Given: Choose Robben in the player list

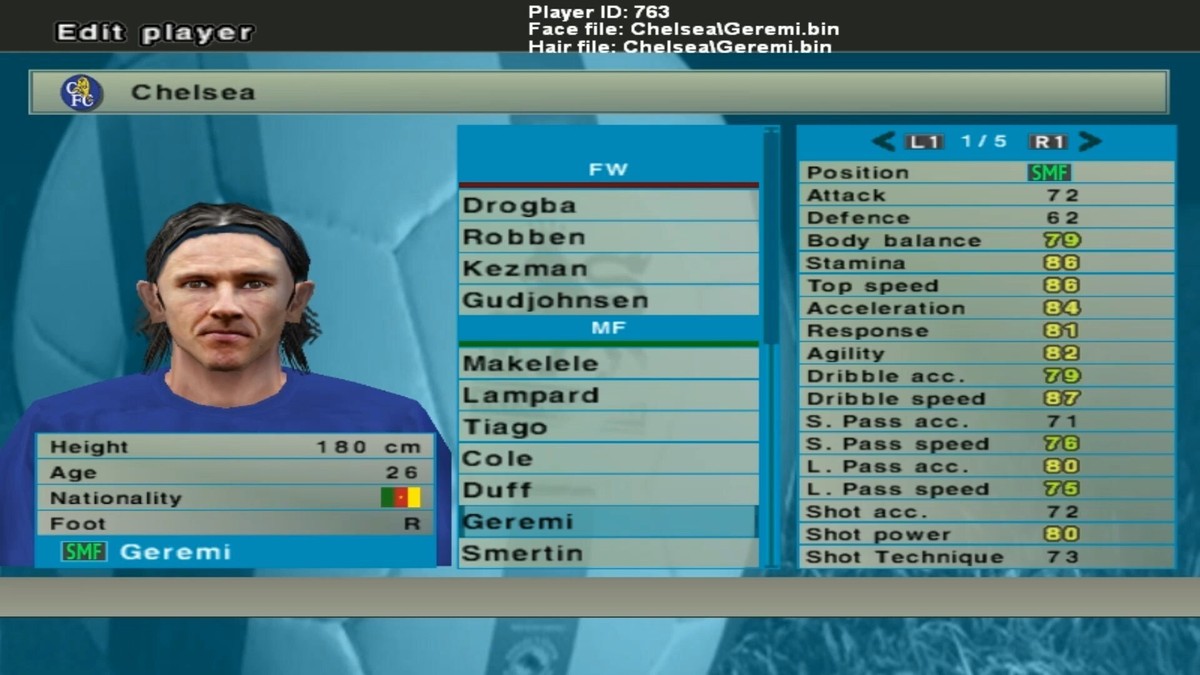Looking at the screenshot, I should [608, 238].
